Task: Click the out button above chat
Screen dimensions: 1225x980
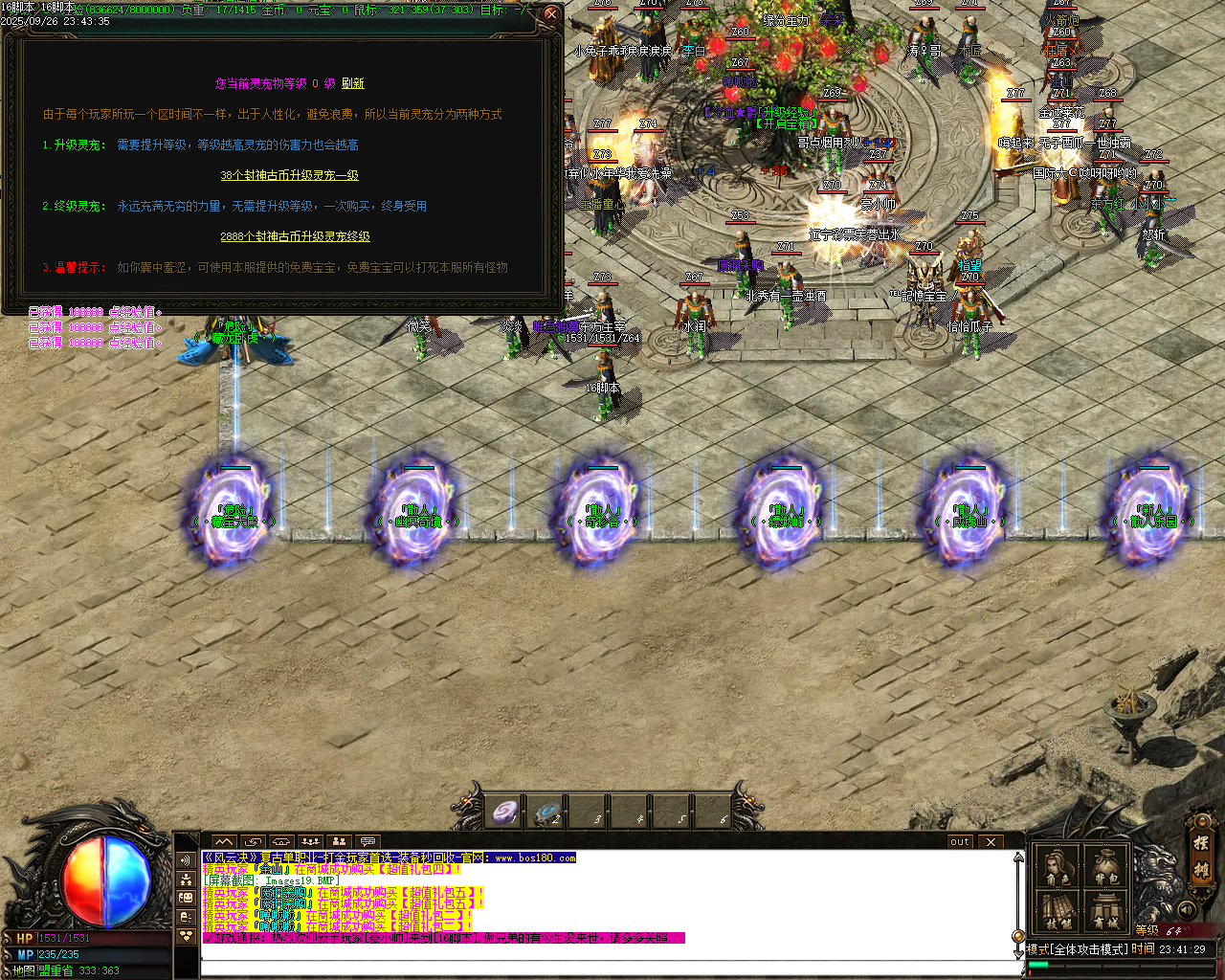Action: (960, 841)
